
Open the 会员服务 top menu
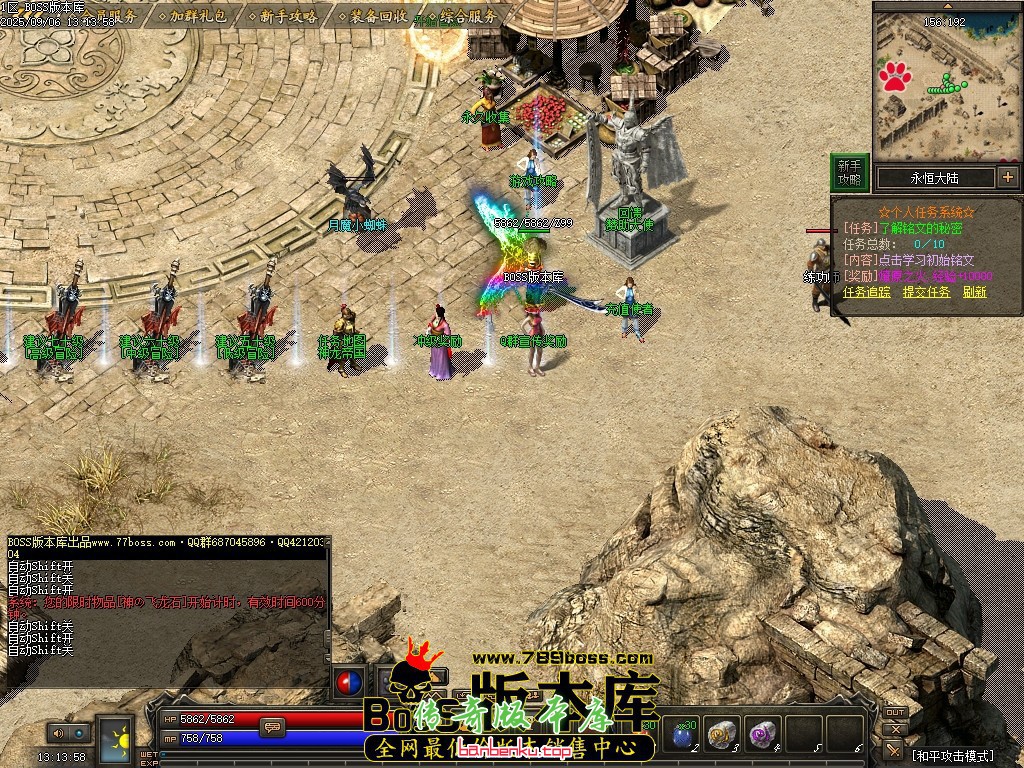pos(110,16)
